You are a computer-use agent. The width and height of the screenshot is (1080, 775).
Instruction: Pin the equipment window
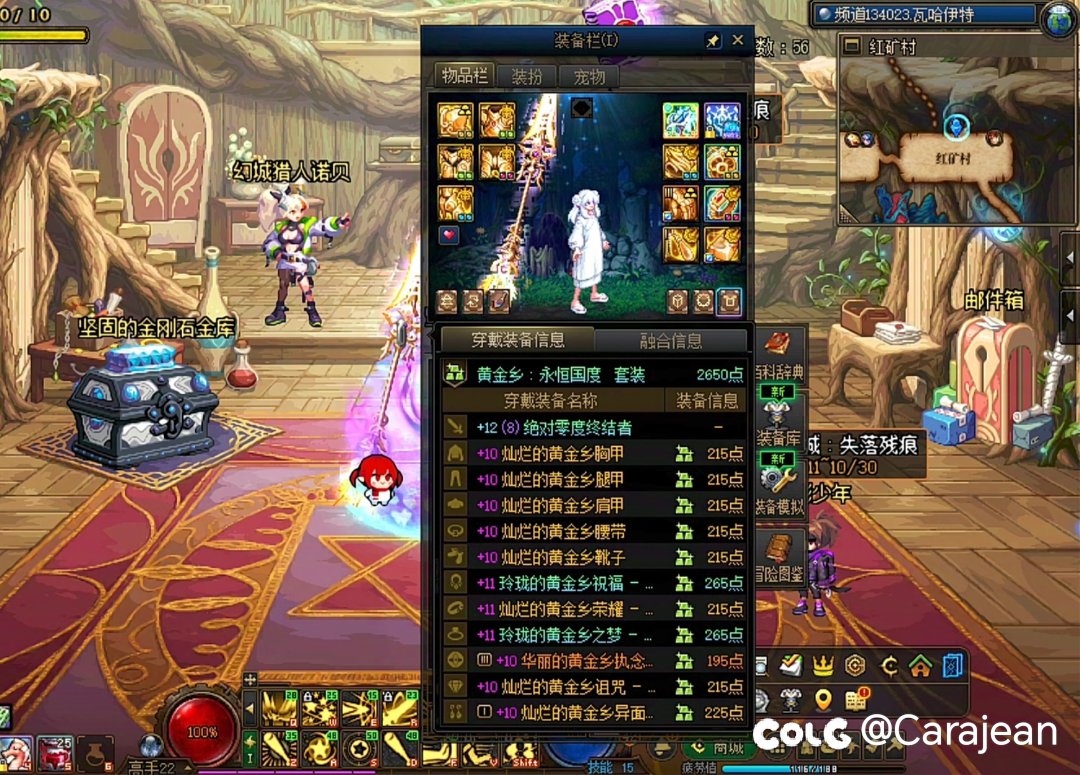pyautogui.click(x=712, y=40)
